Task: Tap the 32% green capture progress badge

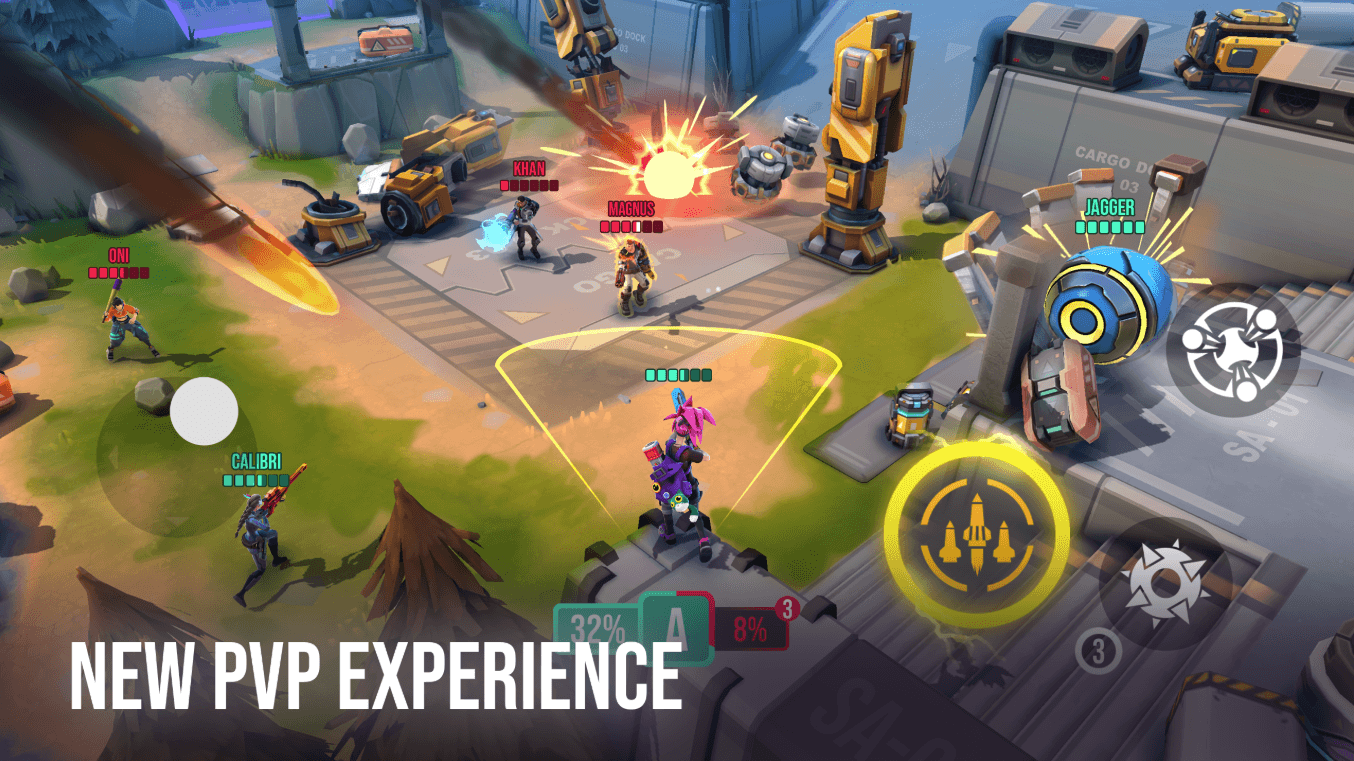Action: pos(597,625)
